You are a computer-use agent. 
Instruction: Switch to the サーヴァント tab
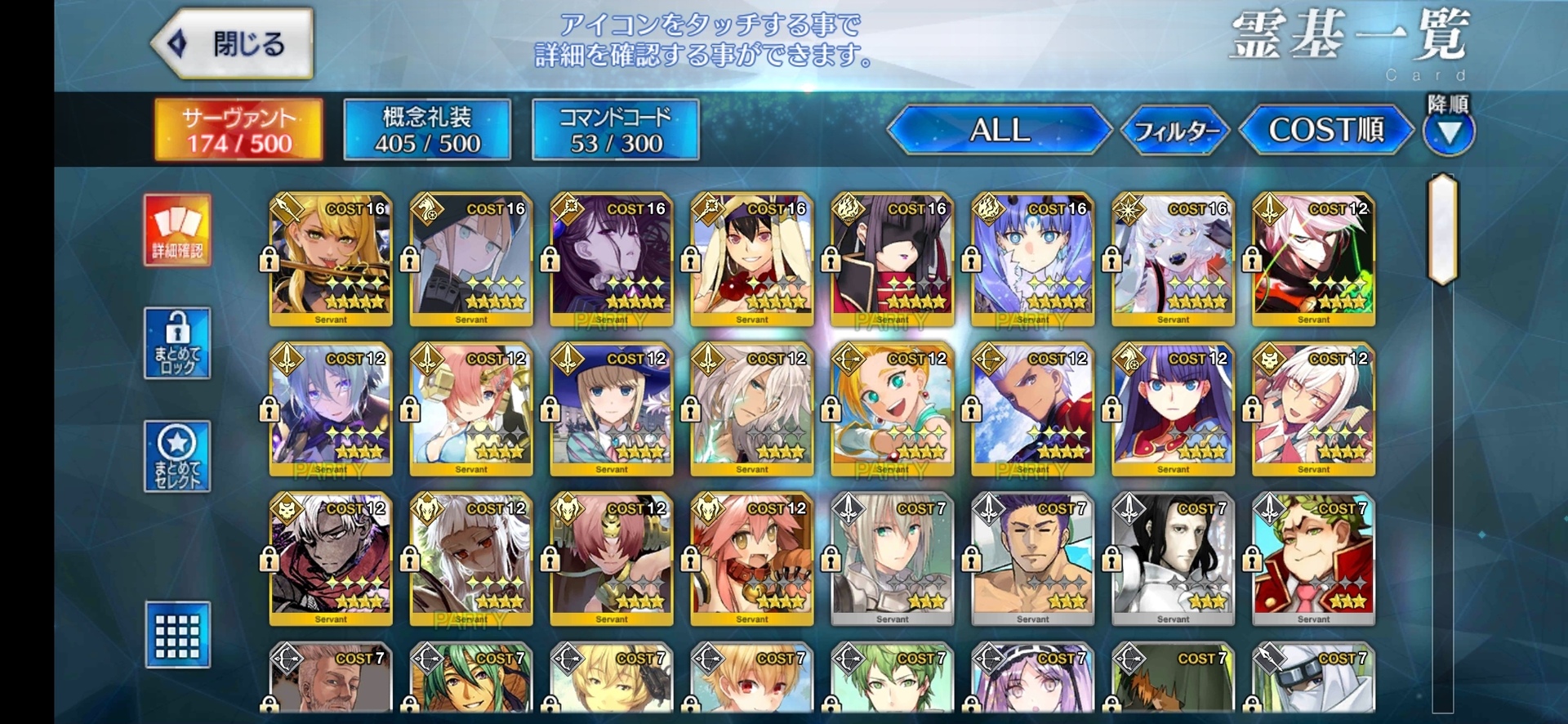click(x=238, y=130)
